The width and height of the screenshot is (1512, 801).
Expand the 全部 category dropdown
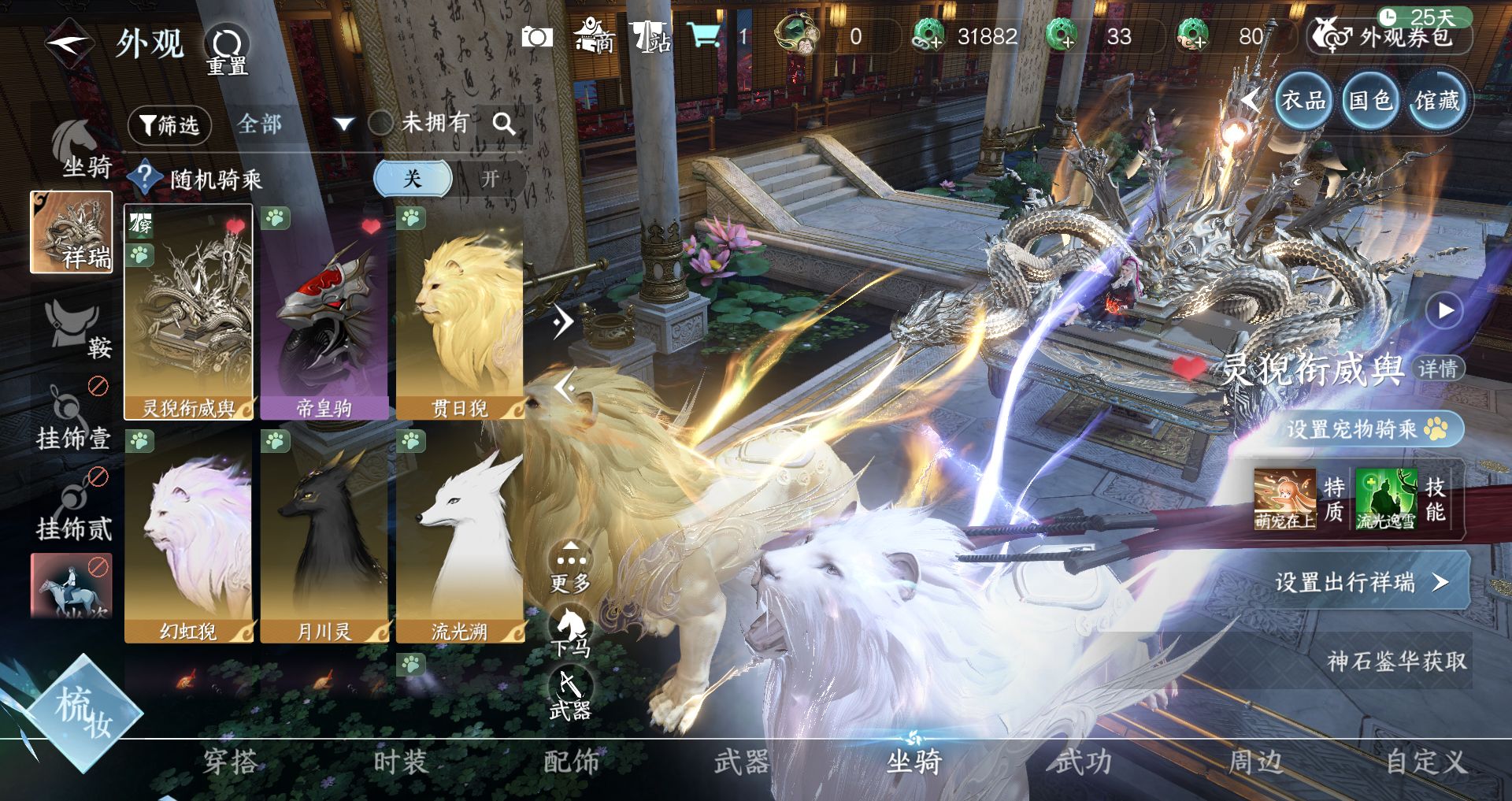coord(343,124)
